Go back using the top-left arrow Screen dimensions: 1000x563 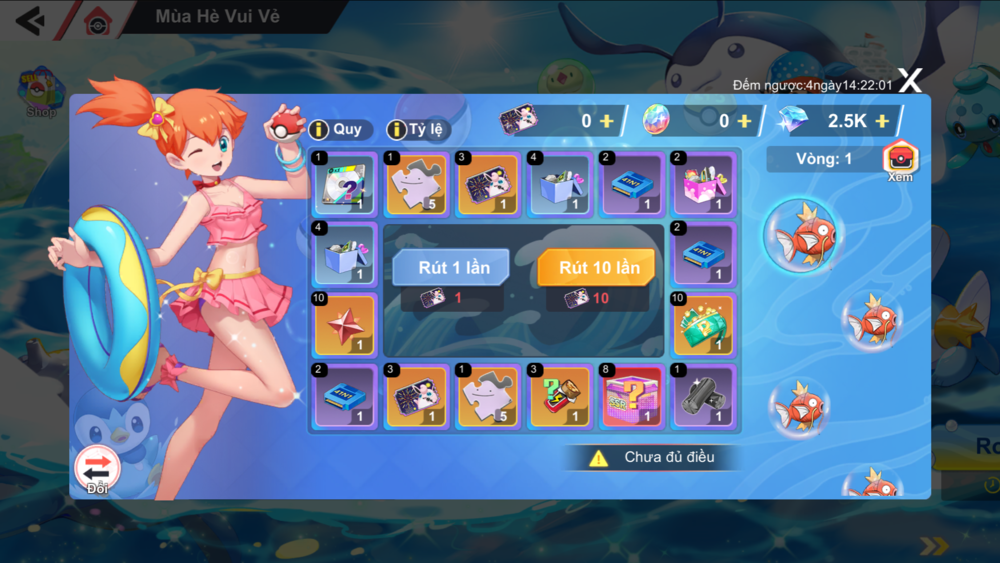pyautogui.click(x=30, y=19)
